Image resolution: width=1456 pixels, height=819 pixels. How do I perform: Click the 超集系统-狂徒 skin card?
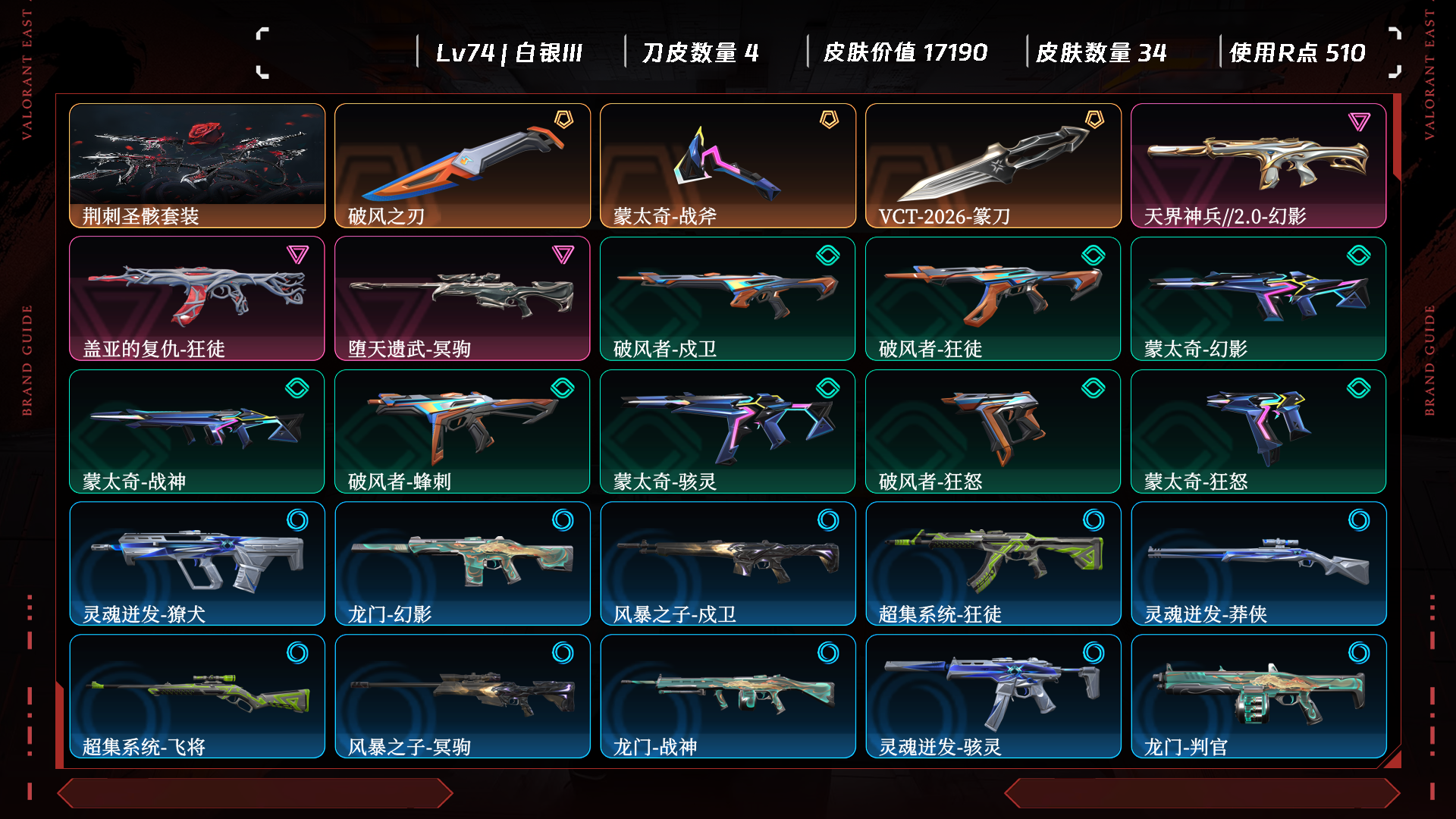pos(993,563)
